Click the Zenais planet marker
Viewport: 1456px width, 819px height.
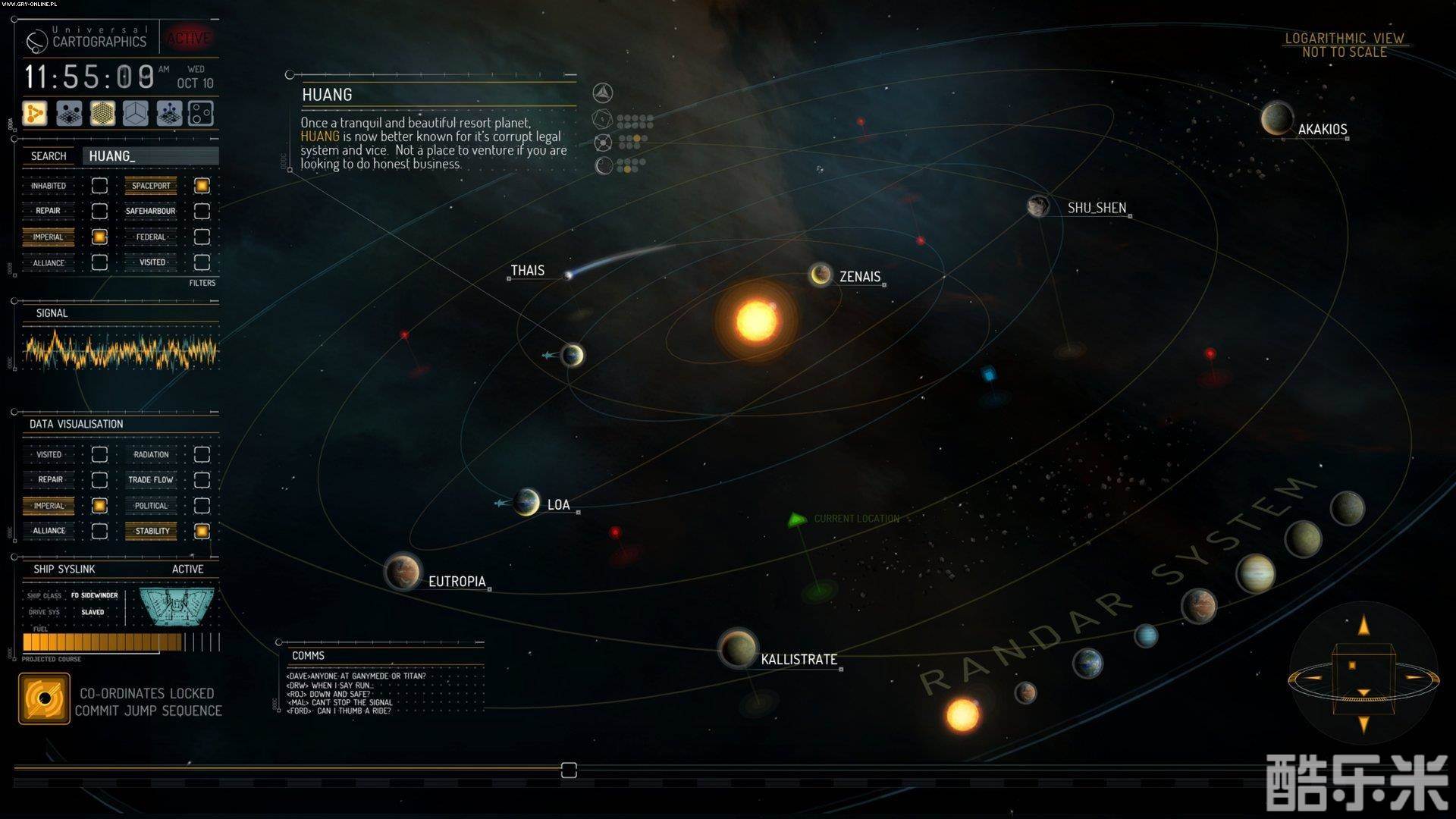coord(820,275)
